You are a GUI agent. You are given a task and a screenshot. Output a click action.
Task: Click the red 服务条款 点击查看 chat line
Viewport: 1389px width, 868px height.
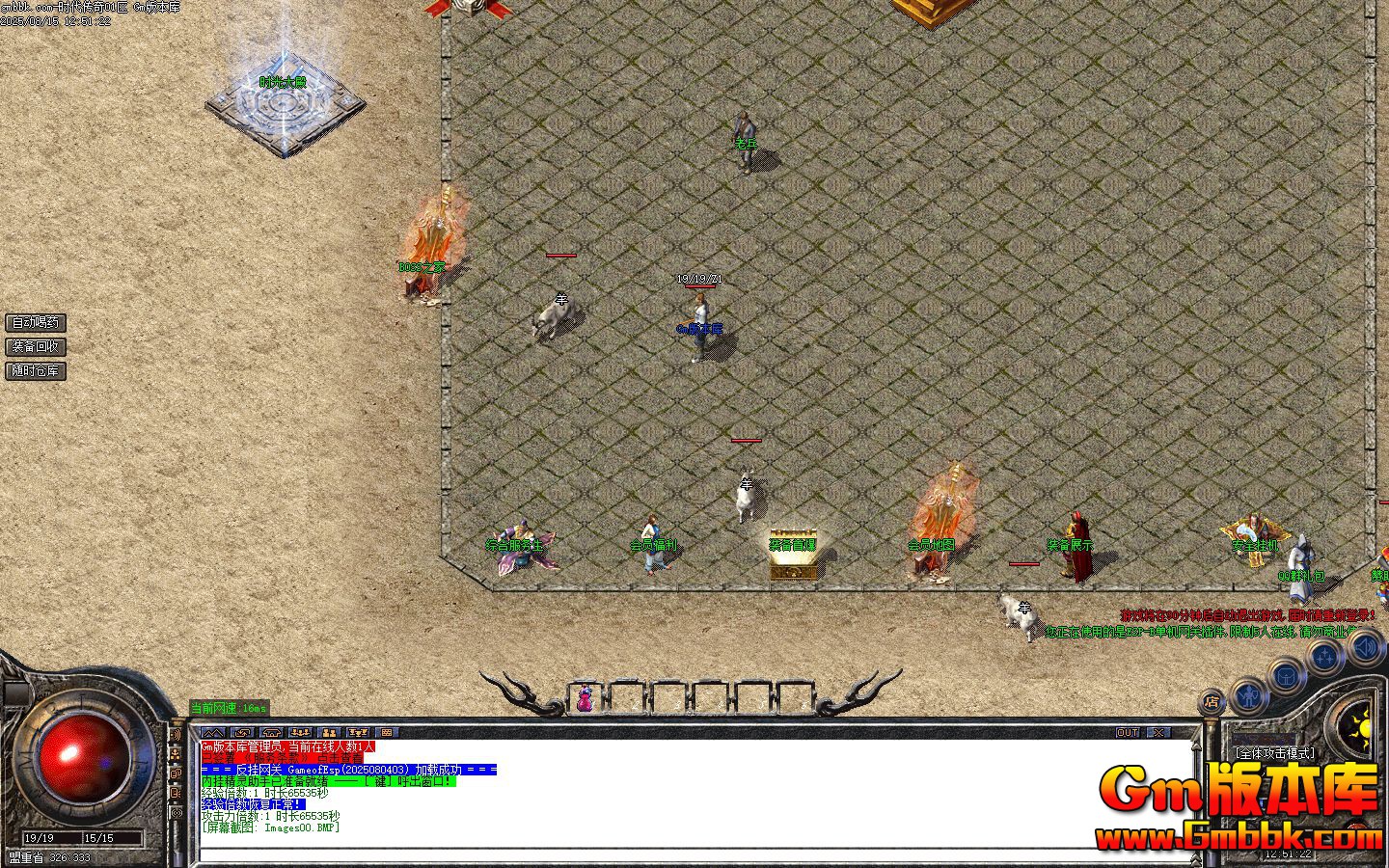click(287, 758)
